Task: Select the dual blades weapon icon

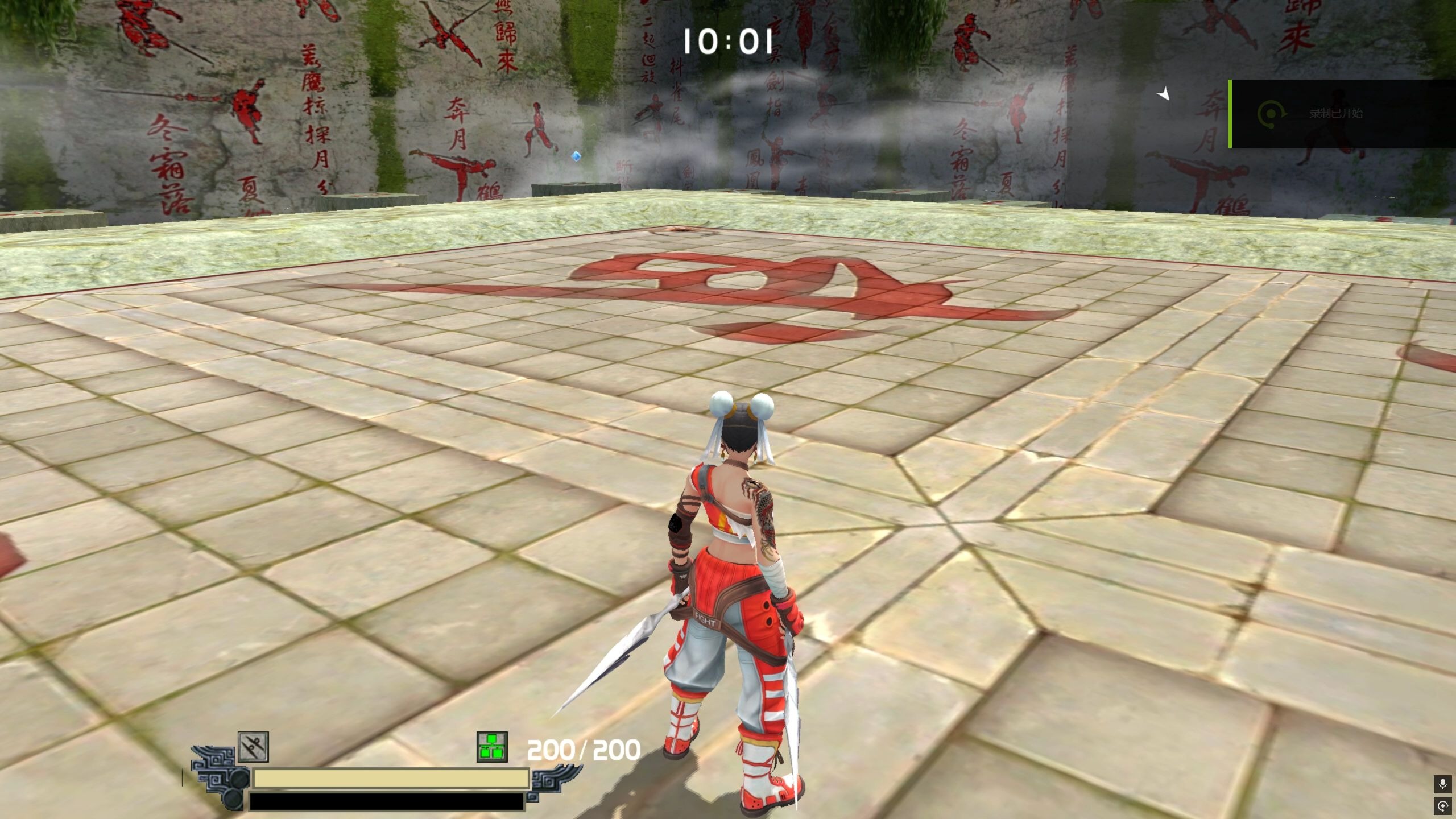Action: 253,747
